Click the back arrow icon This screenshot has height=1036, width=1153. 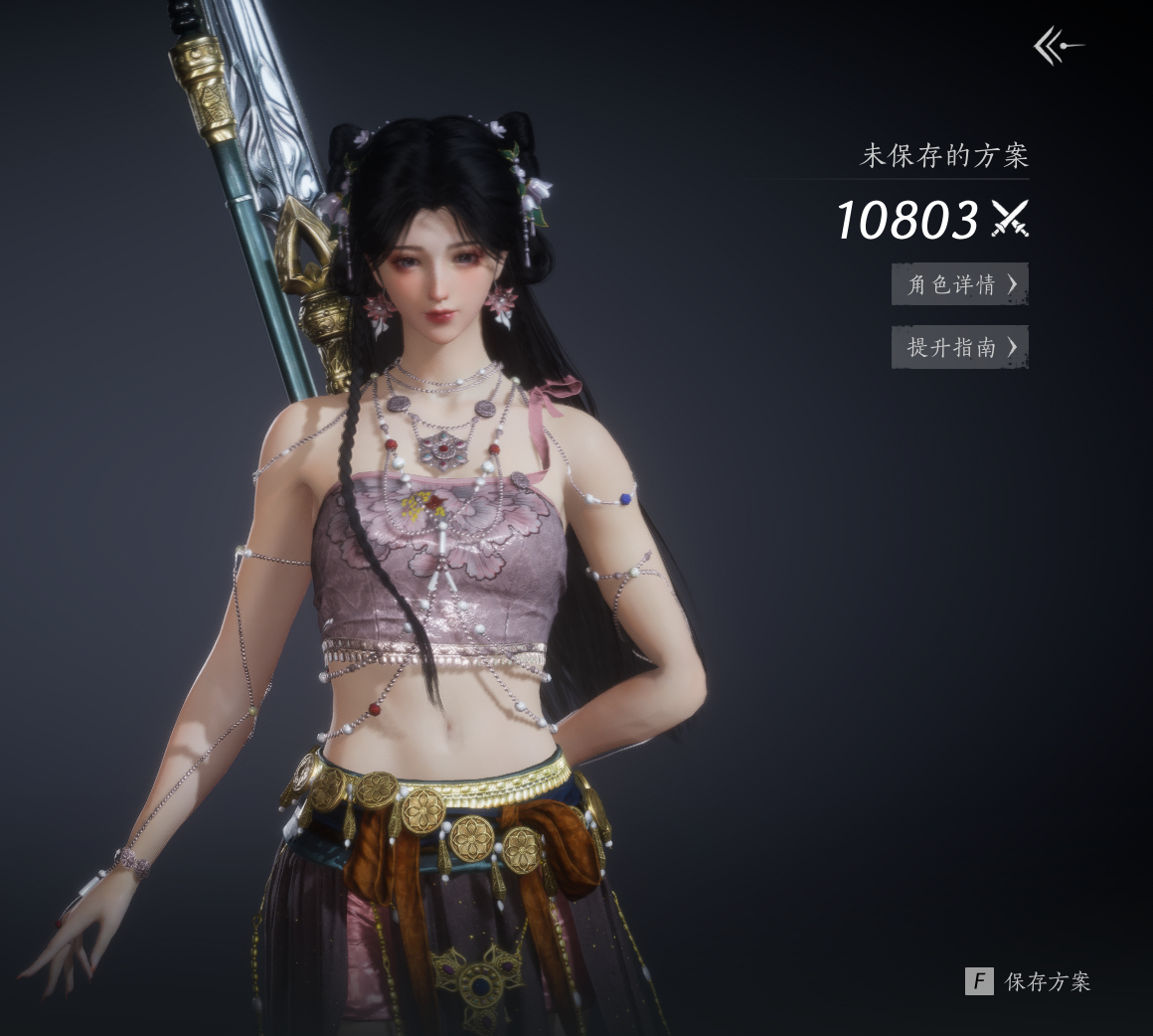[1057, 46]
